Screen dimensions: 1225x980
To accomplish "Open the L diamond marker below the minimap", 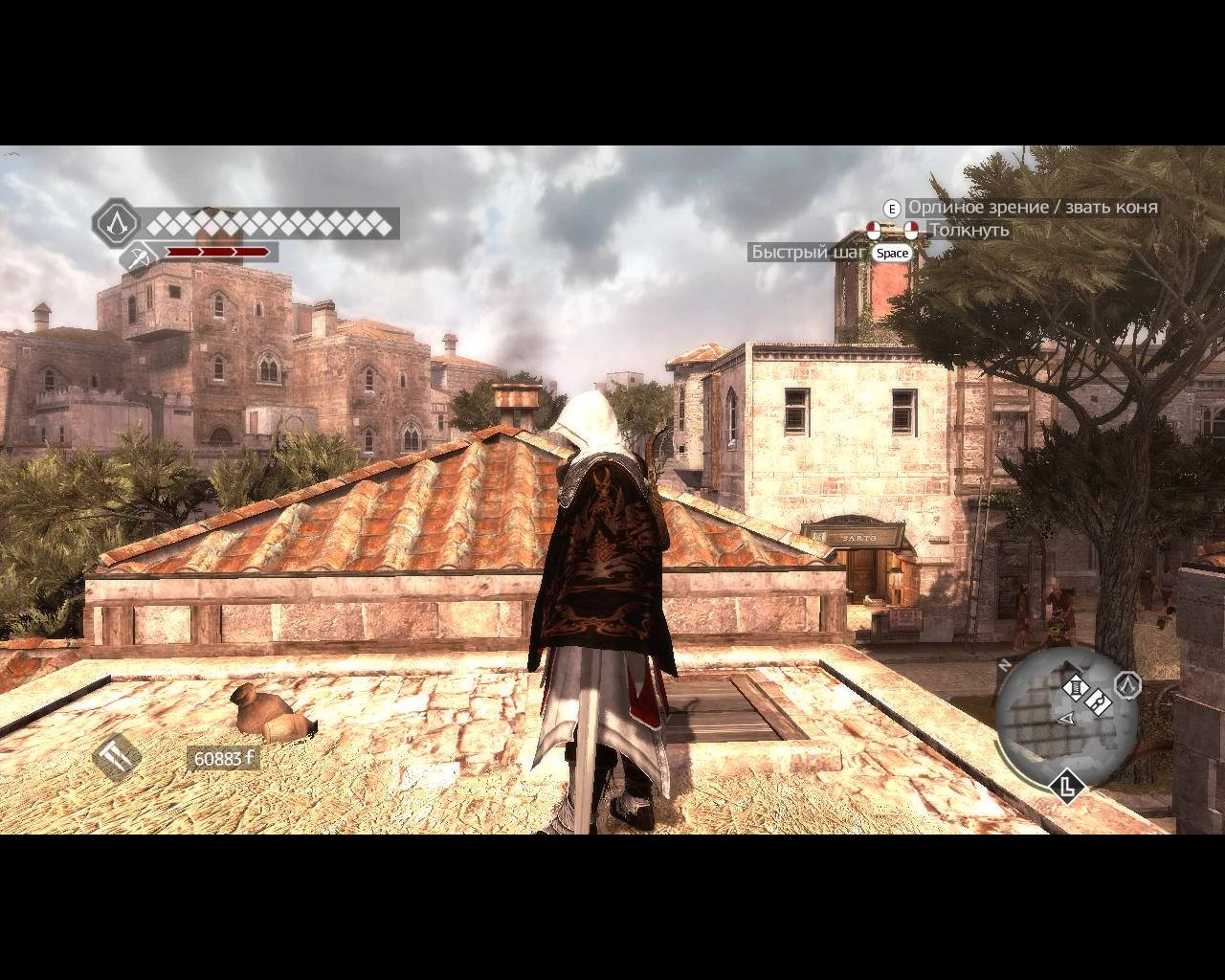I will tap(1068, 787).
